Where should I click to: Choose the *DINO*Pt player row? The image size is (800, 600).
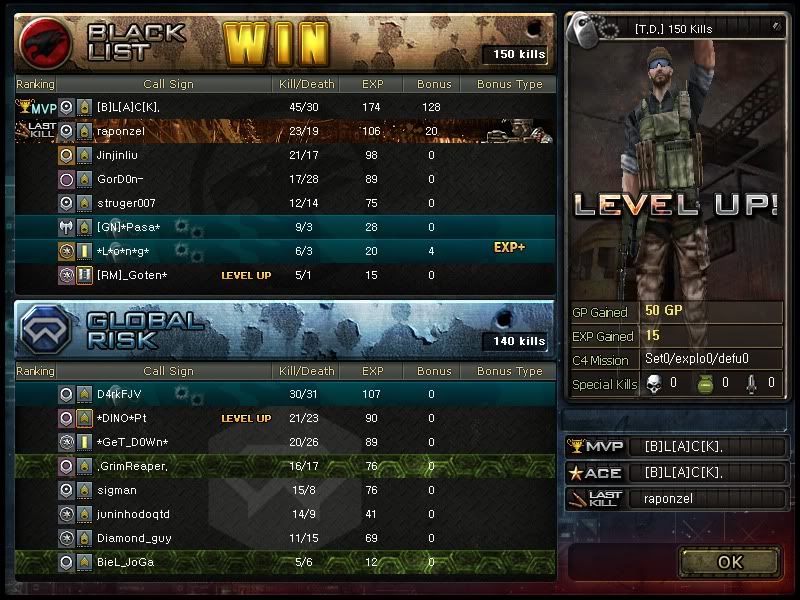(x=285, y=418)
